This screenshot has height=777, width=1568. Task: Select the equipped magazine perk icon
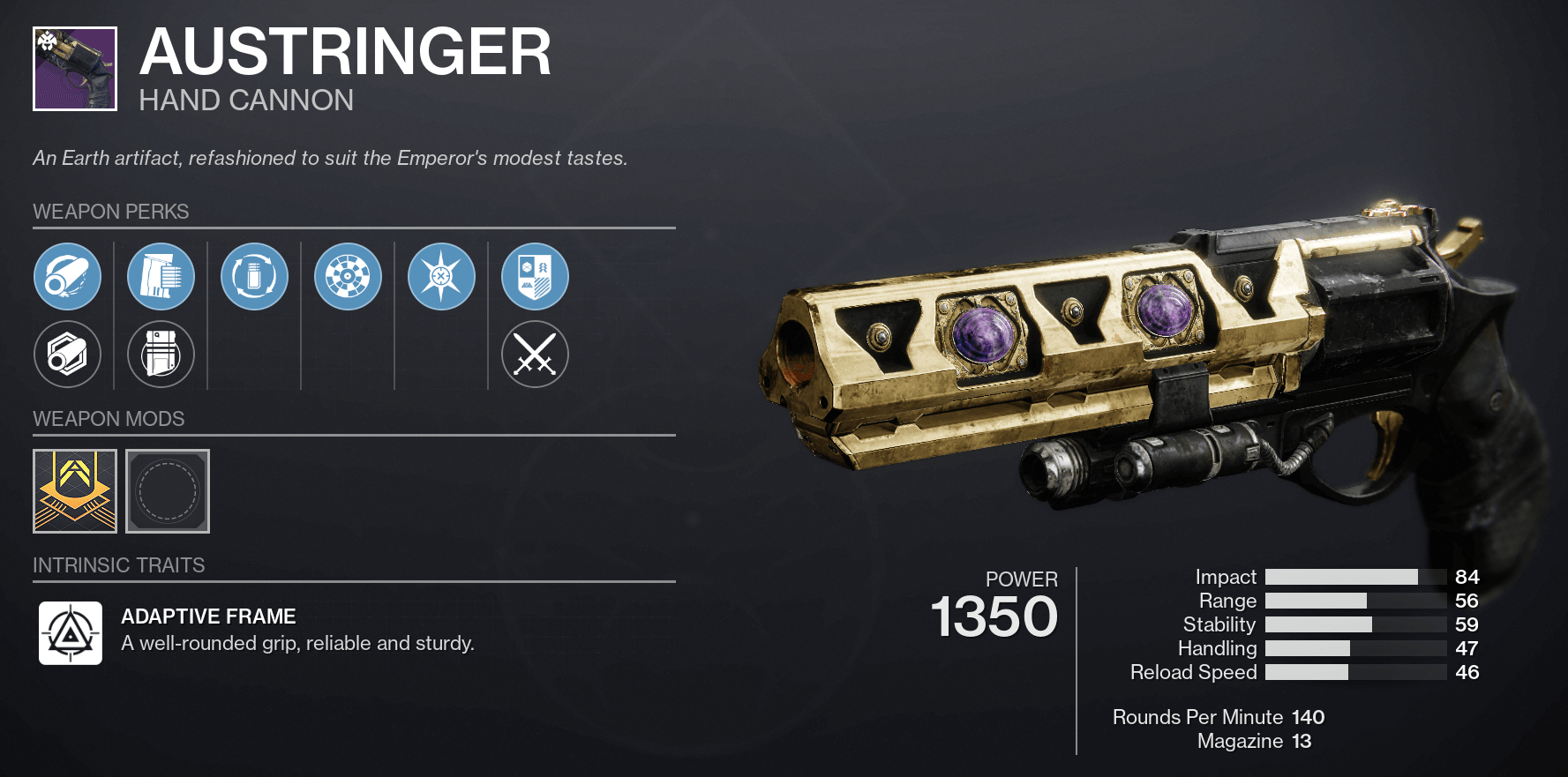pyautogui.click(x=161, y=276)
